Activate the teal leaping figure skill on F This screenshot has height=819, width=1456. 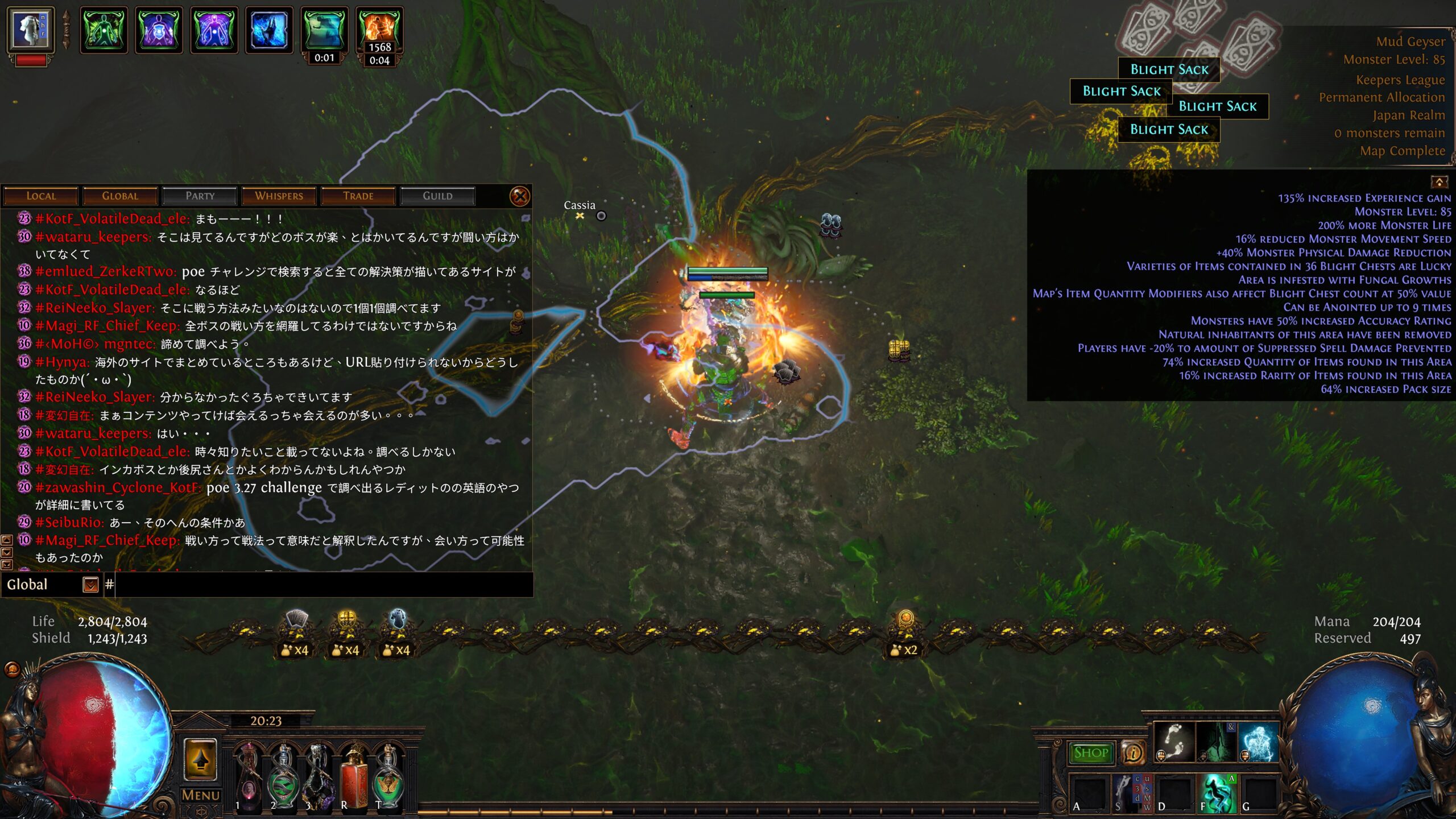coord(1217,793)
